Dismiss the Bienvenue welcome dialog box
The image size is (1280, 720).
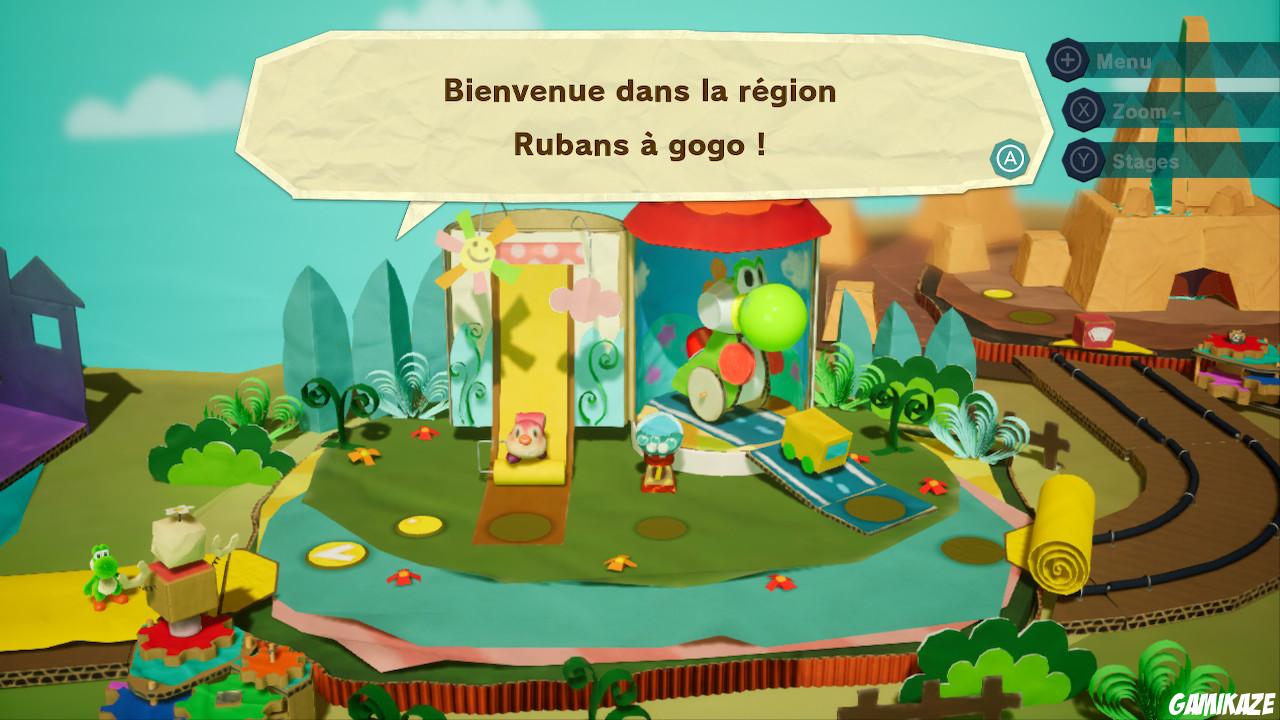point(1012,158)
